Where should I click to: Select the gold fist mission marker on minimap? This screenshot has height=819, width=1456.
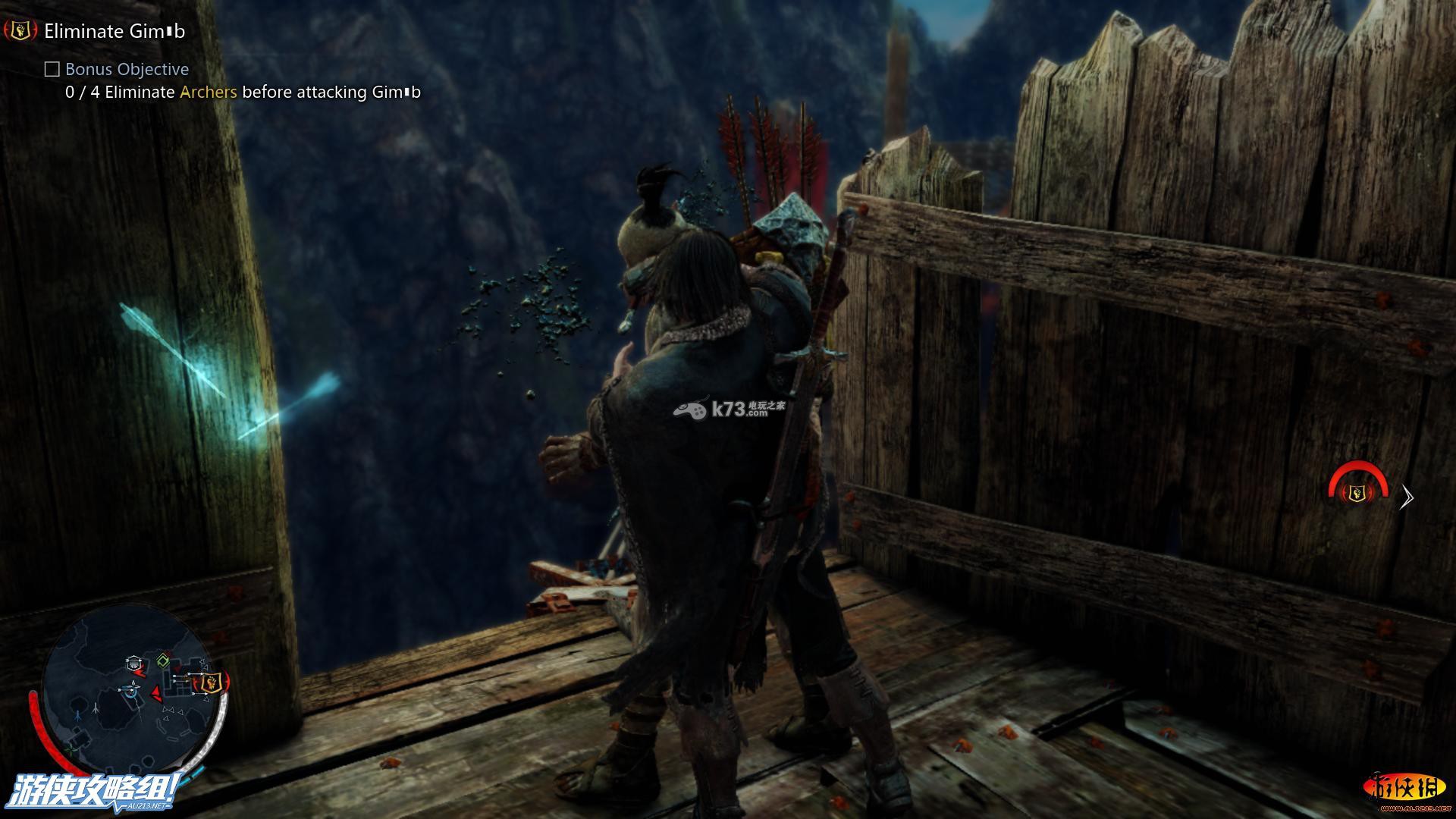[212, 682]
